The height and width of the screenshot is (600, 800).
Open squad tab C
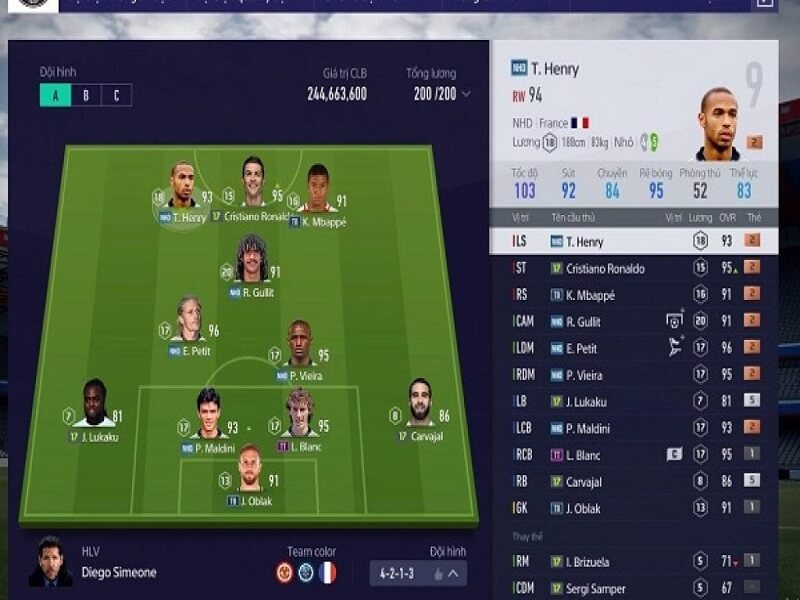click(116, 96)
